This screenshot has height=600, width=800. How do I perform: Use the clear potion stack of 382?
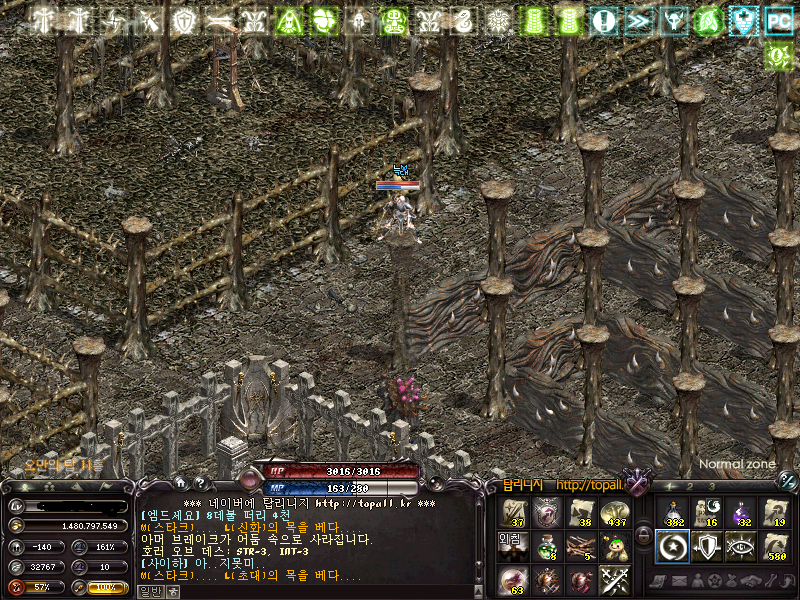pos(672,512)
